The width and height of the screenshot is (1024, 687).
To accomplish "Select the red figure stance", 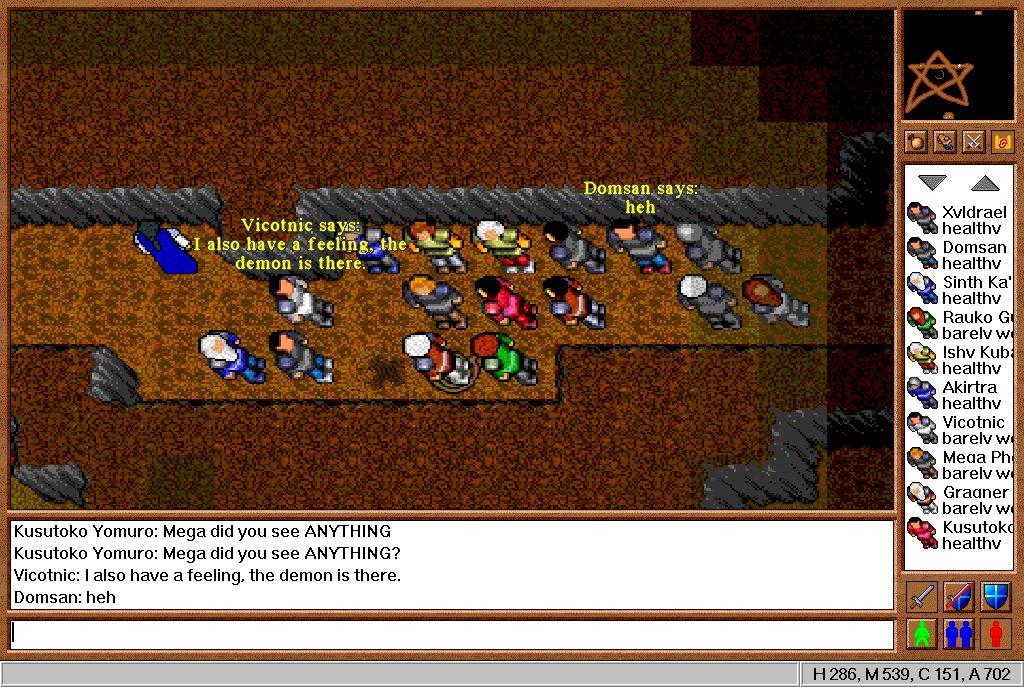I will pos(995,634).
